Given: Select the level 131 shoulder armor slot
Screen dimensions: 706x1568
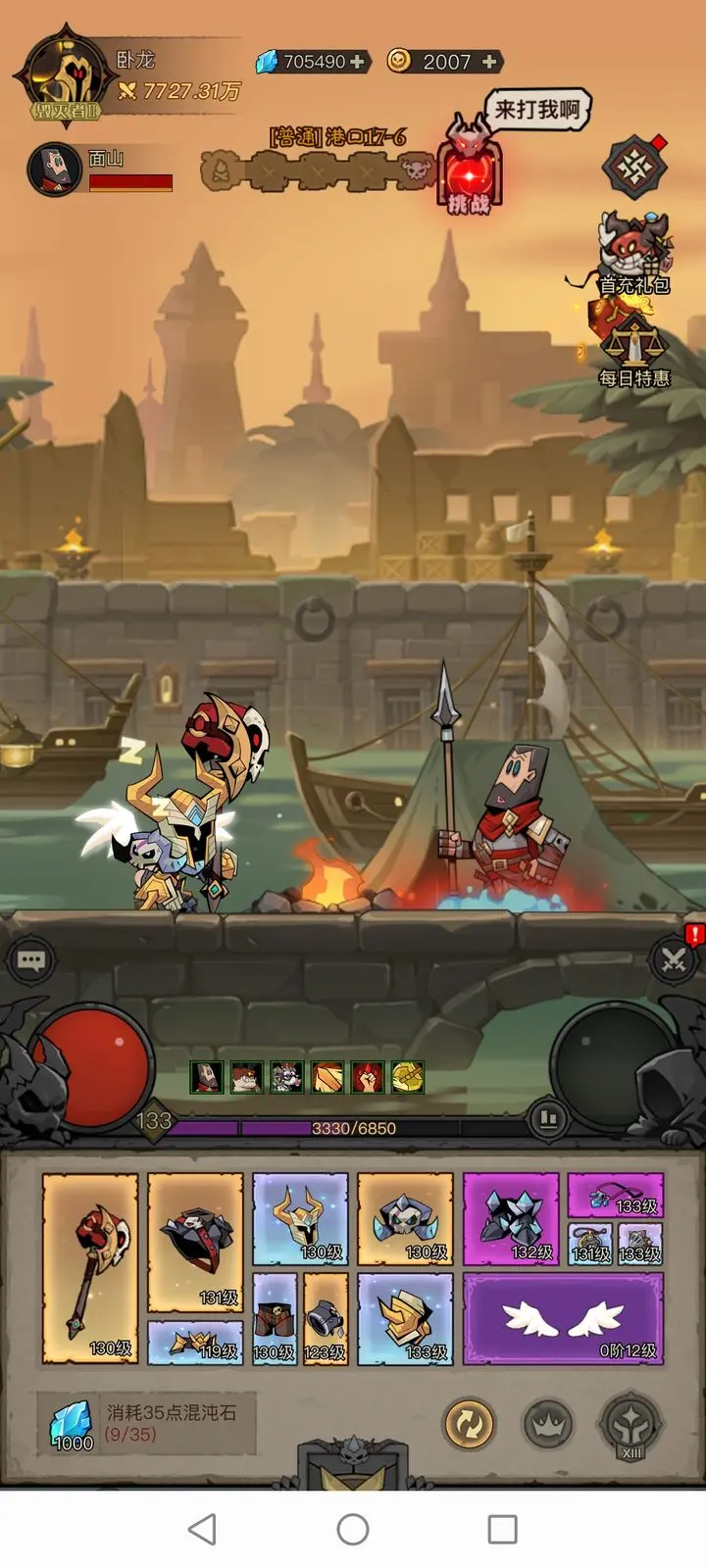Looking at the screenshot, I should pyautogui.click(x=195, y=1242).
